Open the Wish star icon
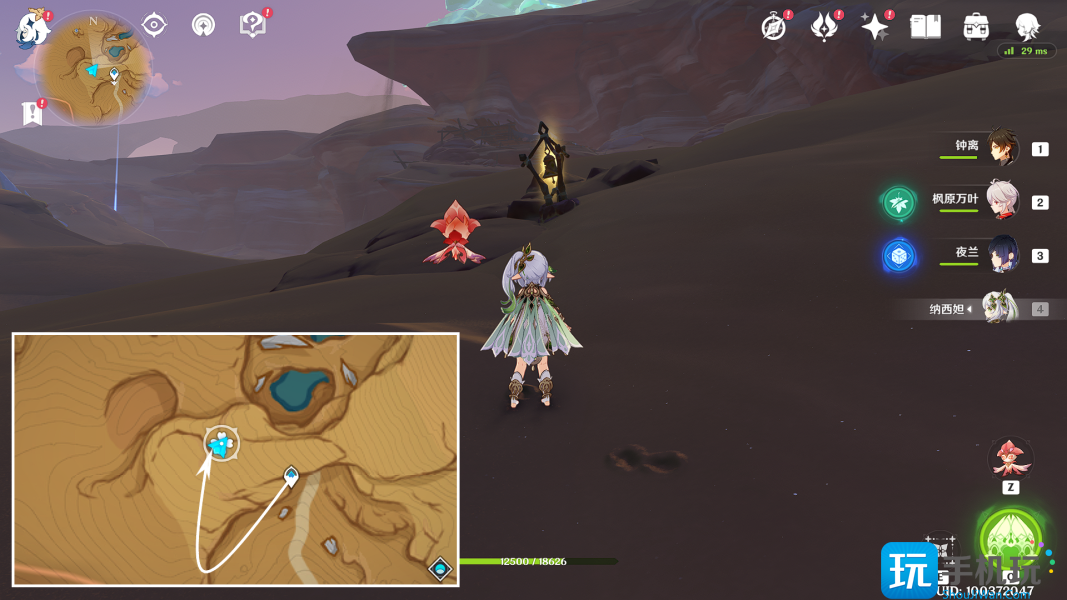Image resolution: width=1067 pixels, height=600 pixels. [874, 27]
